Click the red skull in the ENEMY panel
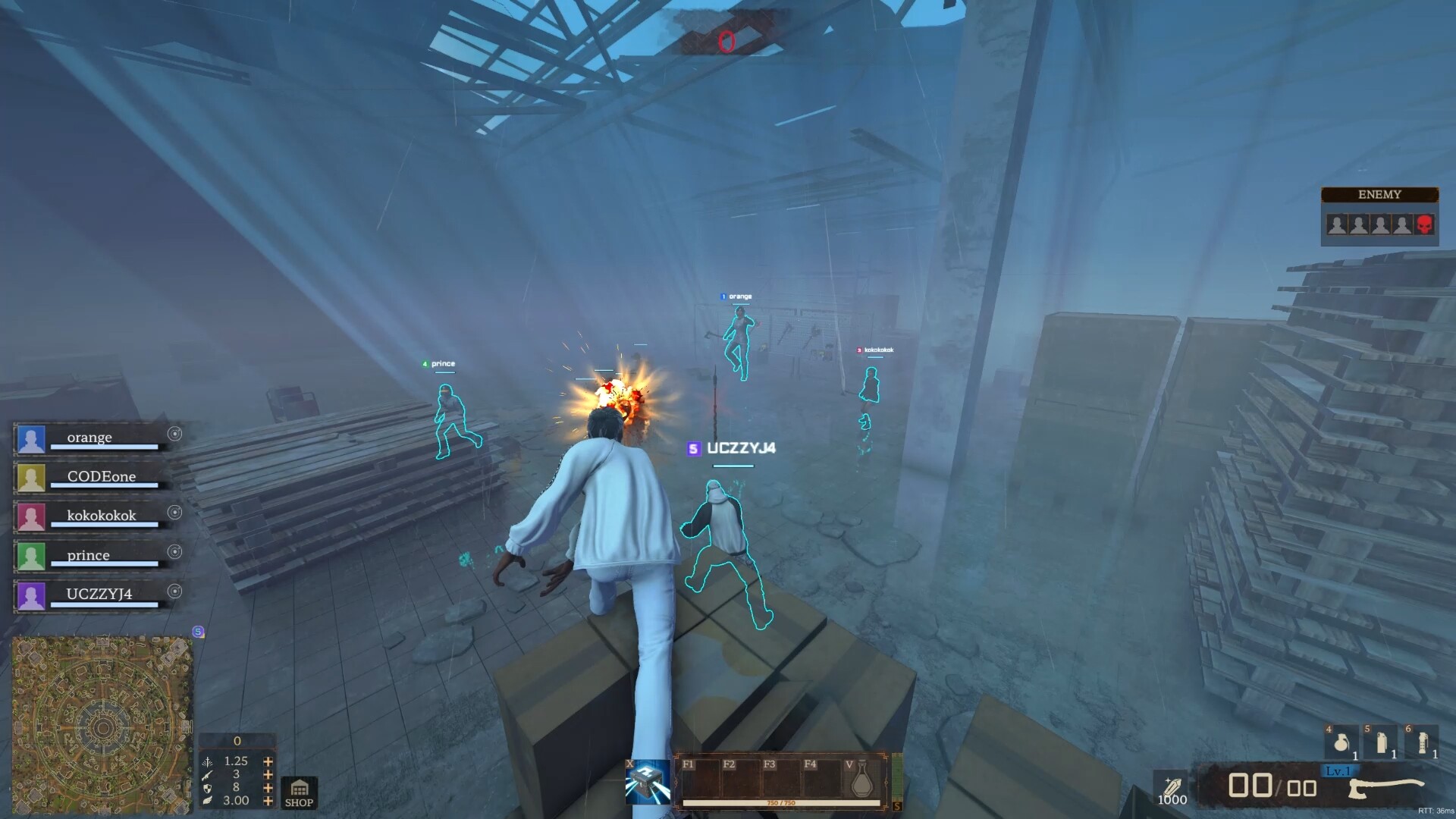The image size is (1456, 819). [1424, 224]
